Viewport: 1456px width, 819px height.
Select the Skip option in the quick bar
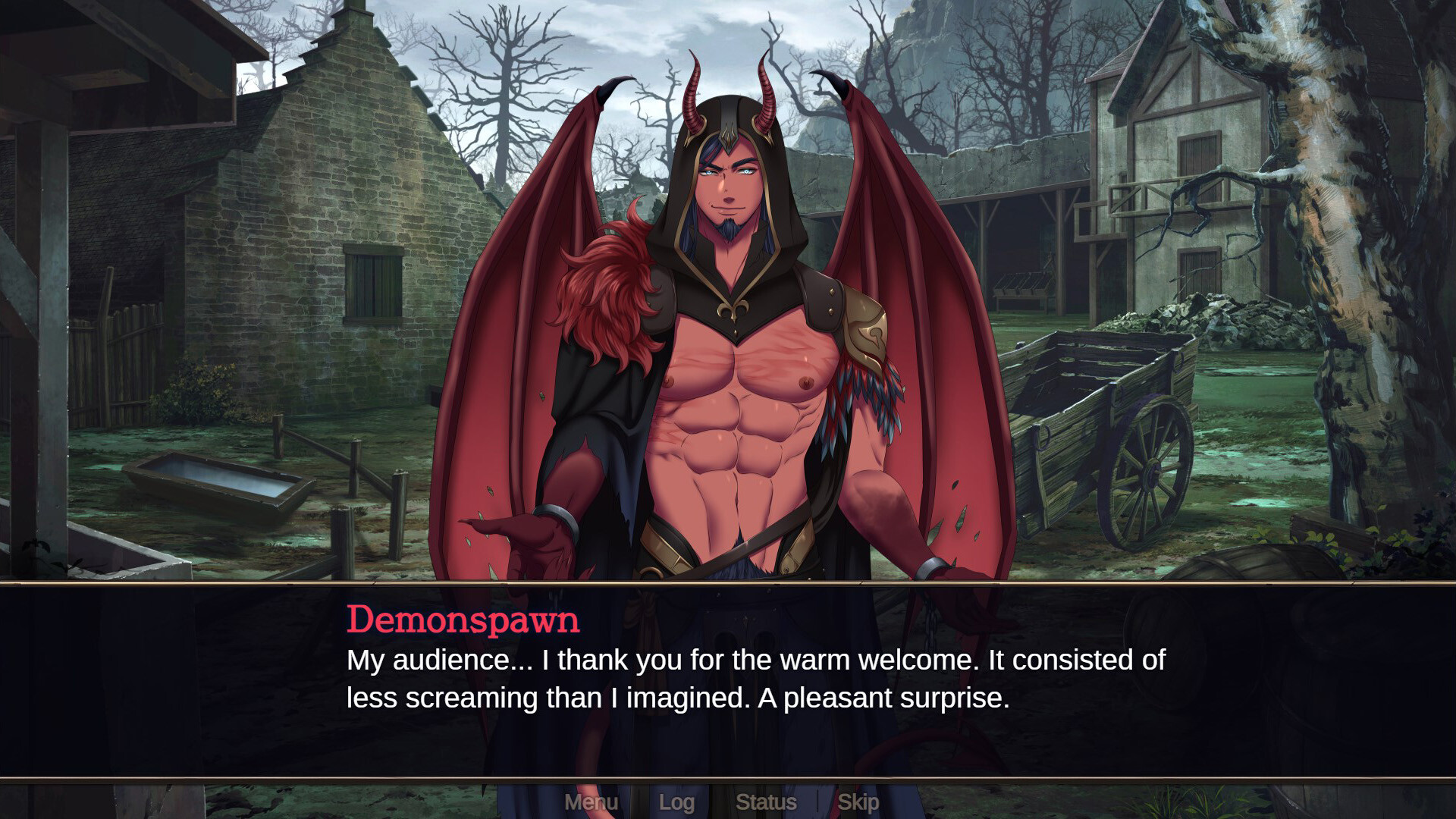858,802
